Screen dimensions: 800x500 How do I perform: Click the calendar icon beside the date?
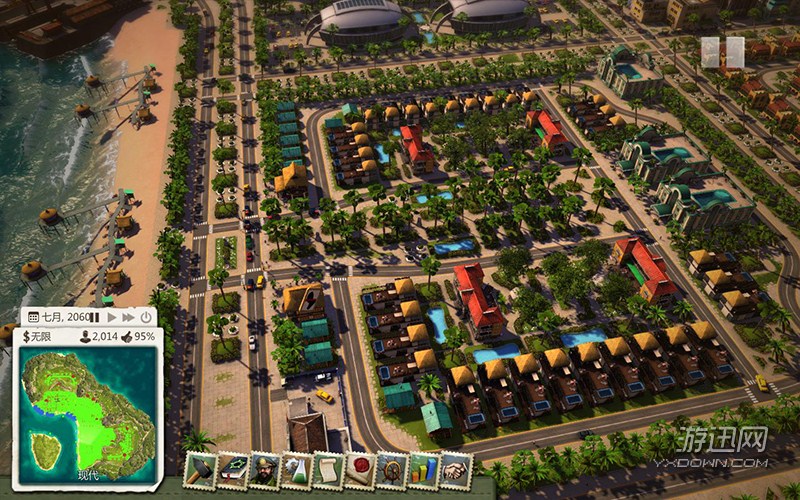[33, 316]
